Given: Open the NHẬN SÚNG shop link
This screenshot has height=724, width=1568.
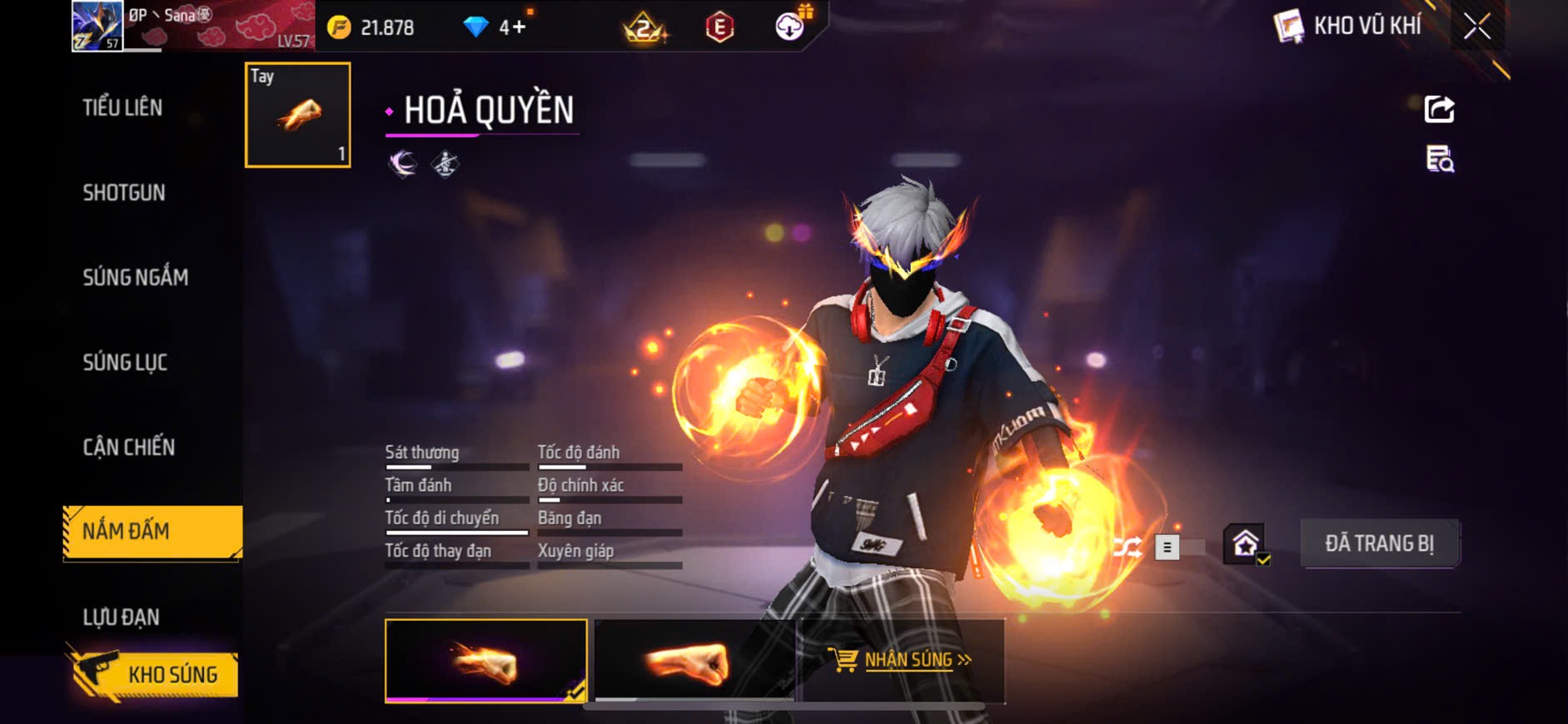Looking at the screenshot, I should (903, 660).
